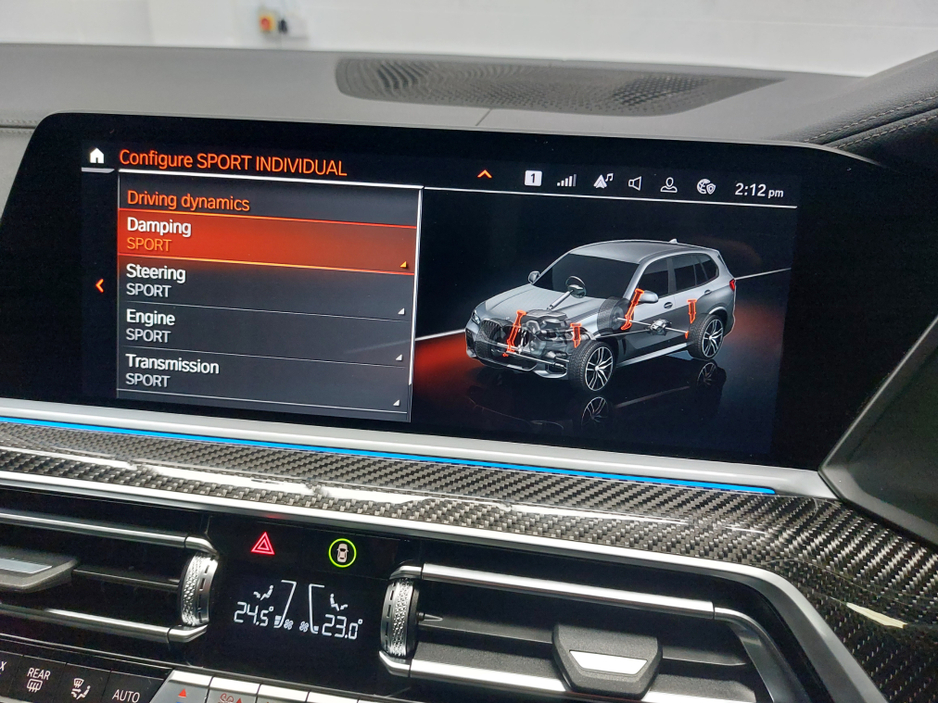This screenshot has width=938, height=704.
Task: Click the globe with shield icon
Action: click(706, 186)
